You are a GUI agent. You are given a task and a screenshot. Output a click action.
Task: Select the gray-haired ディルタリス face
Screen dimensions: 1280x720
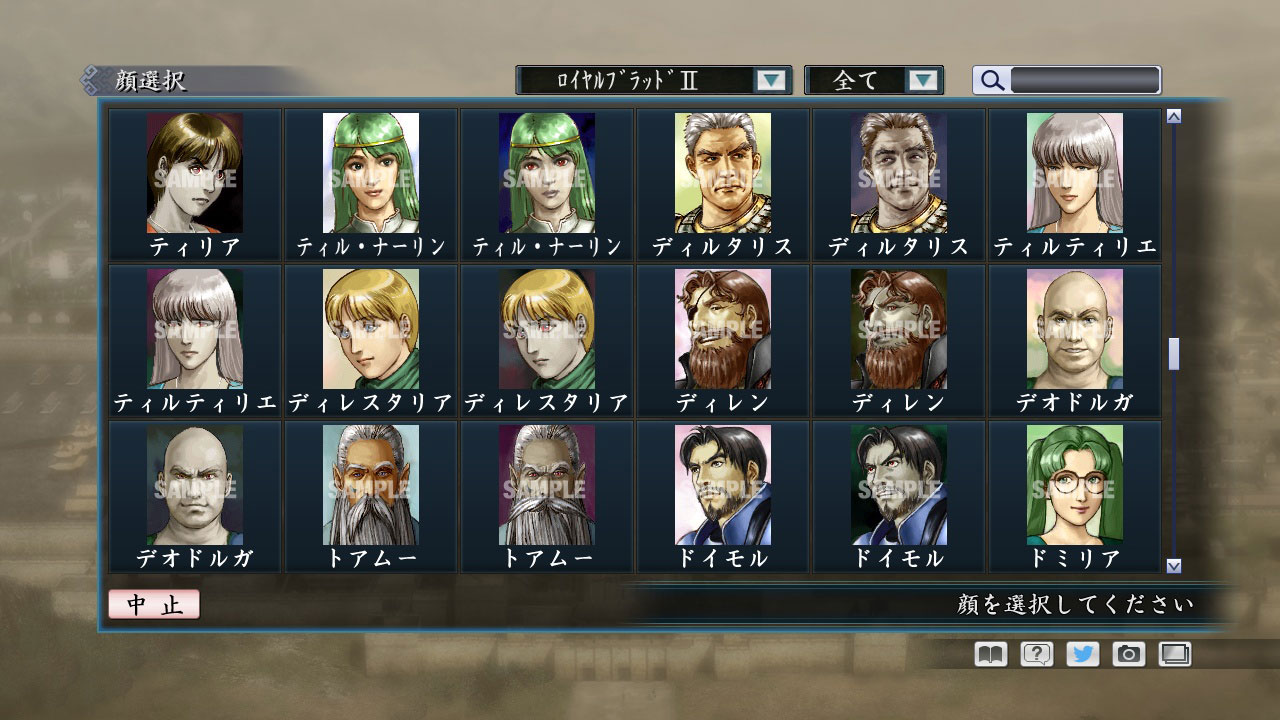pyautogui.click(x=721, y=170)
